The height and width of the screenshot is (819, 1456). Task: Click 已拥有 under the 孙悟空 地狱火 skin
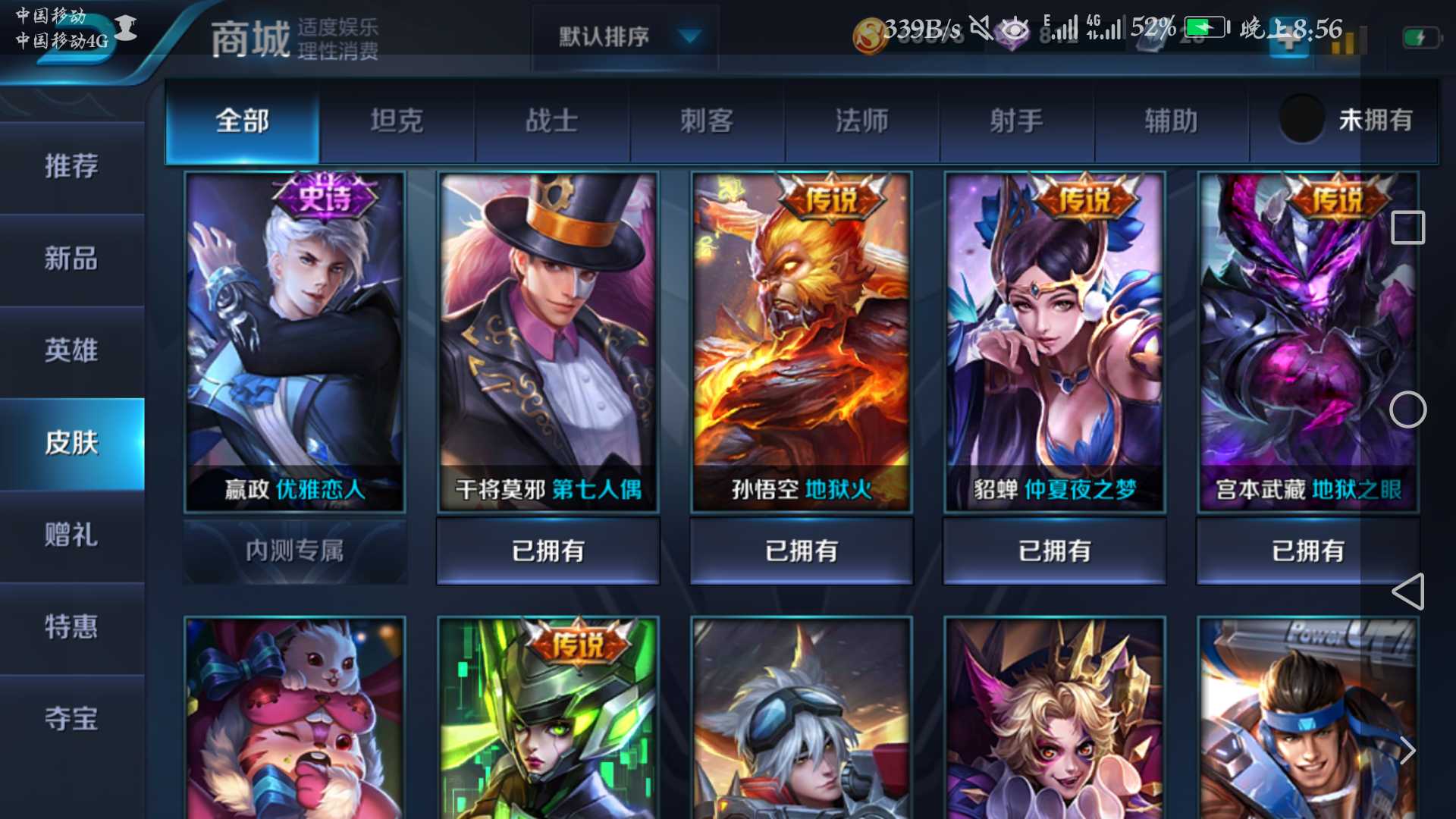[801, 551]
